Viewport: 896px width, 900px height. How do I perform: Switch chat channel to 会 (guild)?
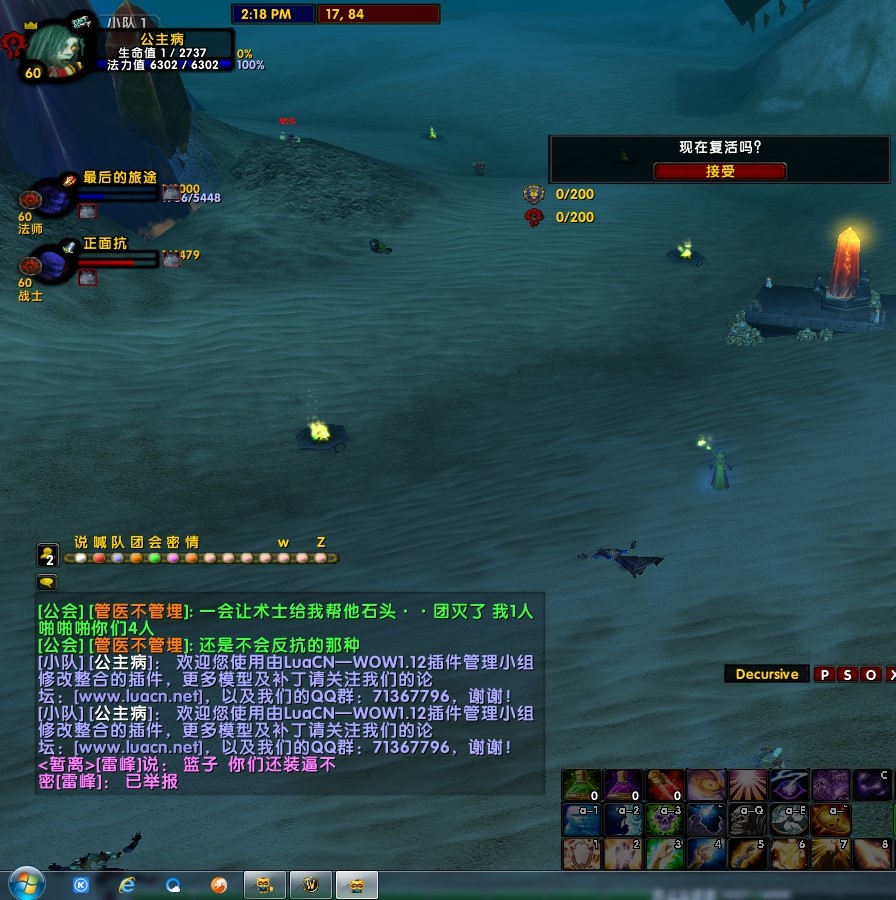154,543
